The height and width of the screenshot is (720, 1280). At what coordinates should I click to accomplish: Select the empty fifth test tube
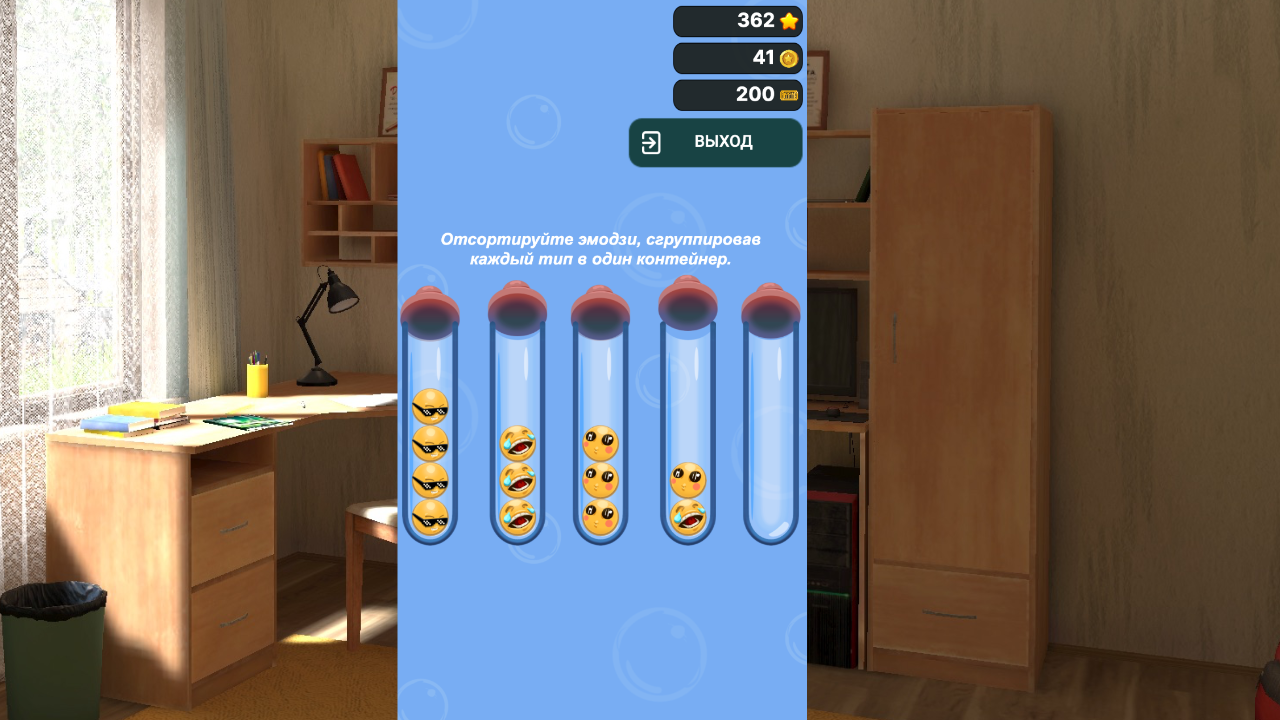coord(772,430)
